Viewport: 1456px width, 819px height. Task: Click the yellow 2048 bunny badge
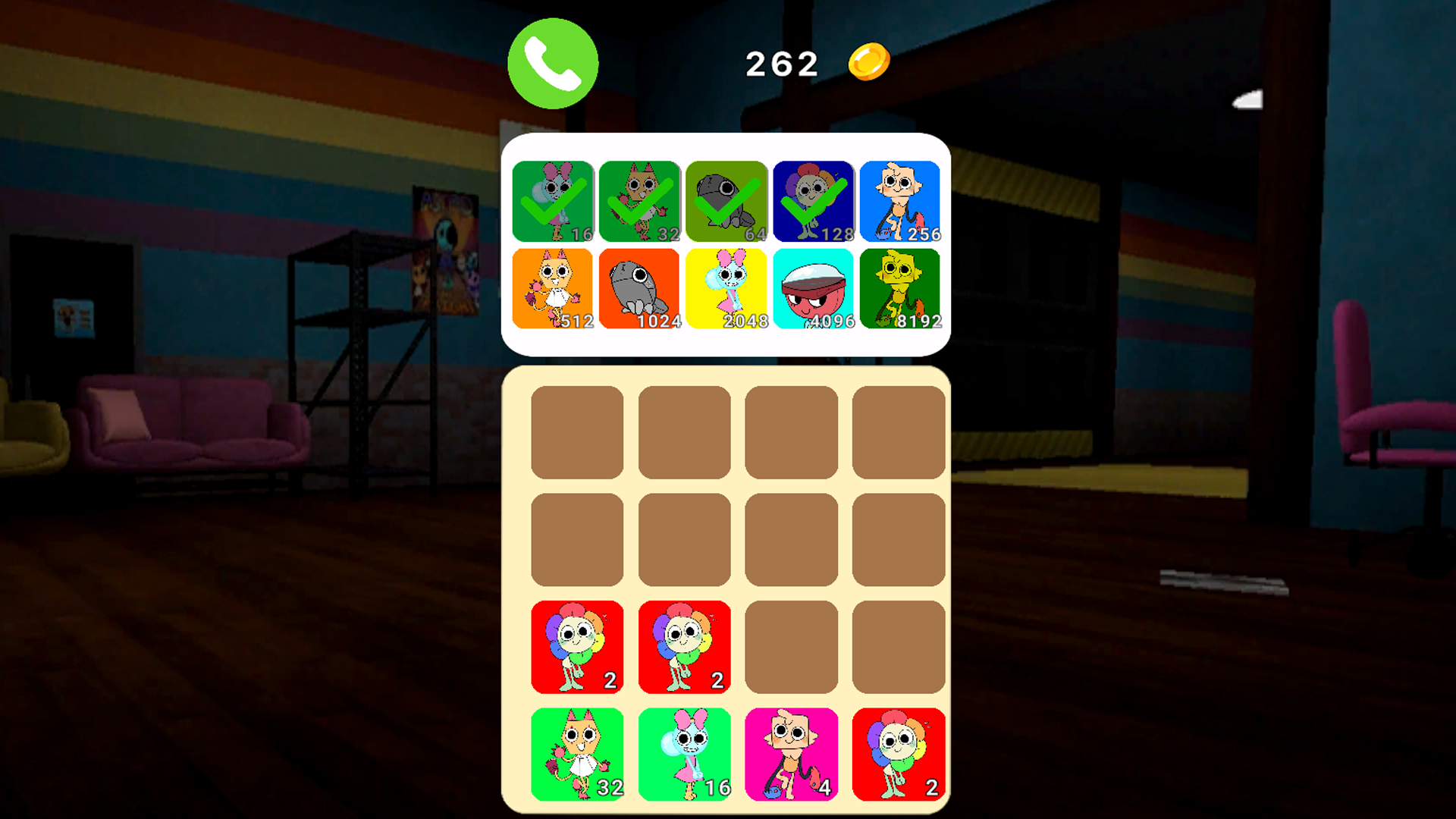coord(726,289)
